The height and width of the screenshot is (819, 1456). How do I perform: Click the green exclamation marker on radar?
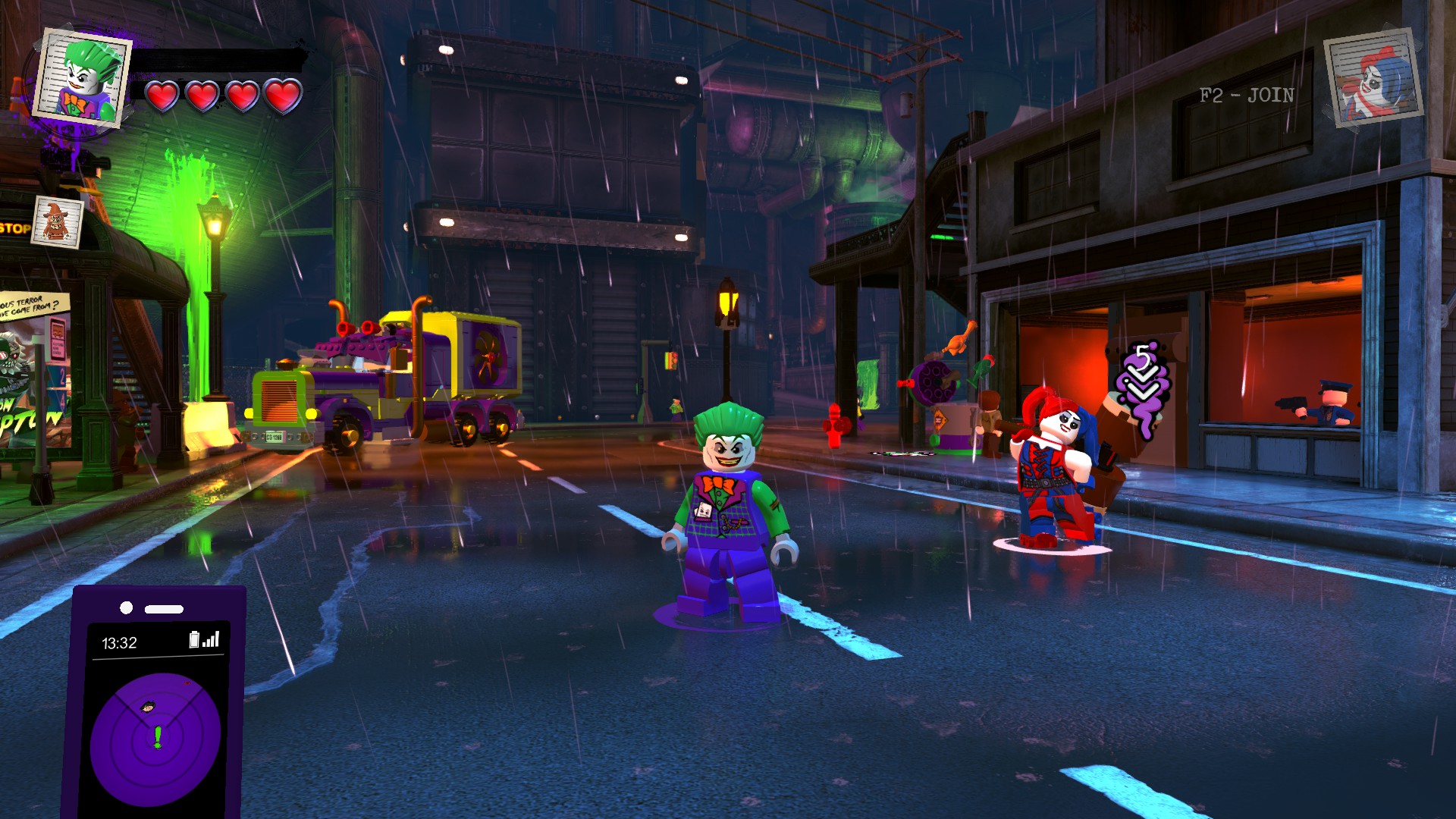click(x=158, y=736)
